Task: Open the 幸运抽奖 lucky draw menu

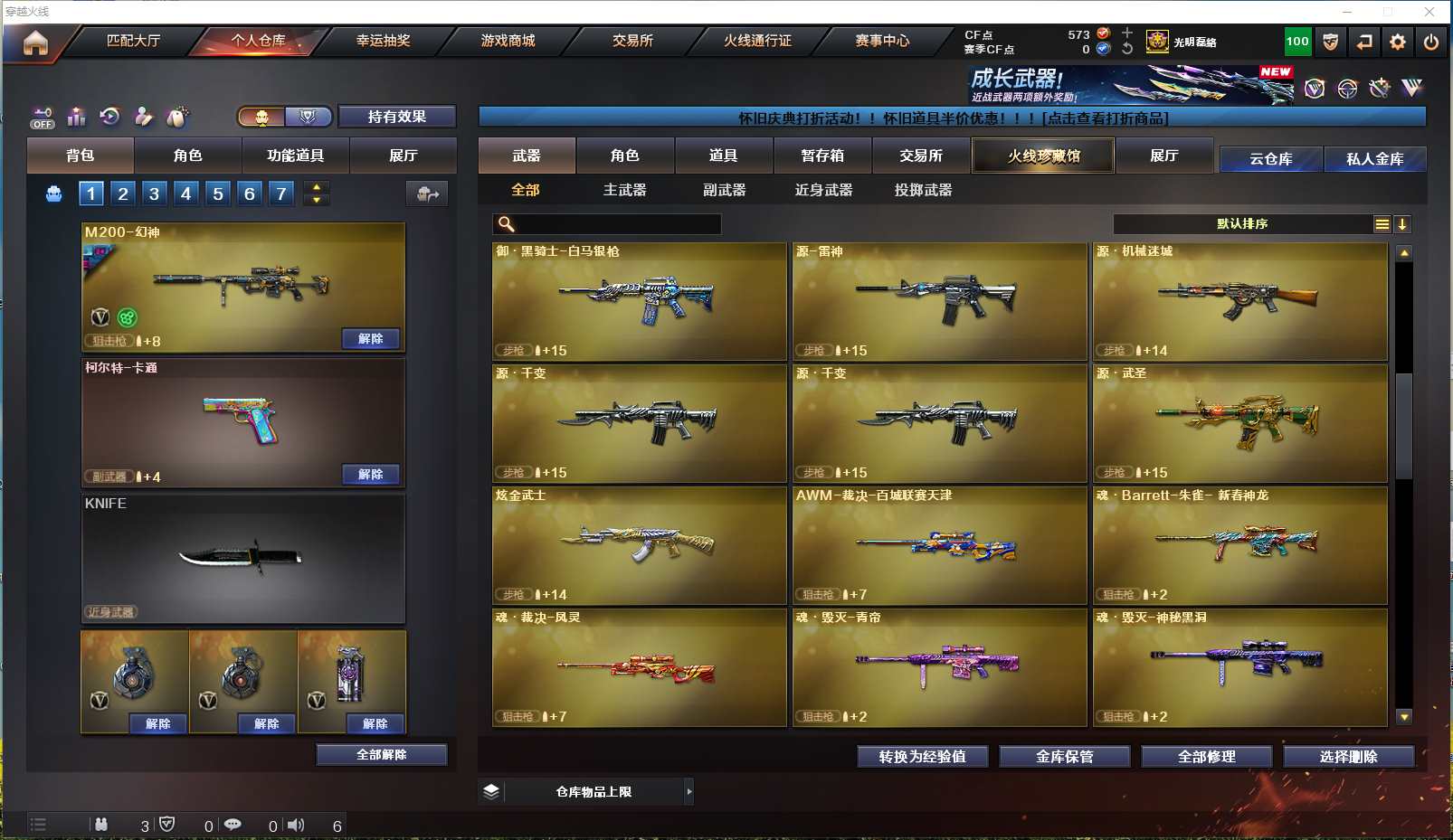Action: pos(383,41)
